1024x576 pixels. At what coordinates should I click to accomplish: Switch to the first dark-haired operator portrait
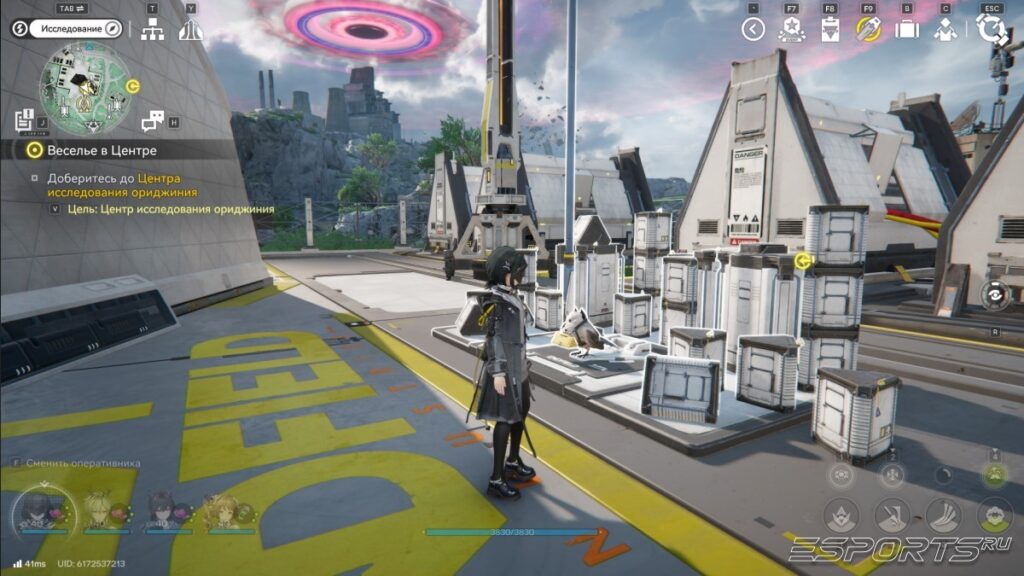[x=36, y=511]
